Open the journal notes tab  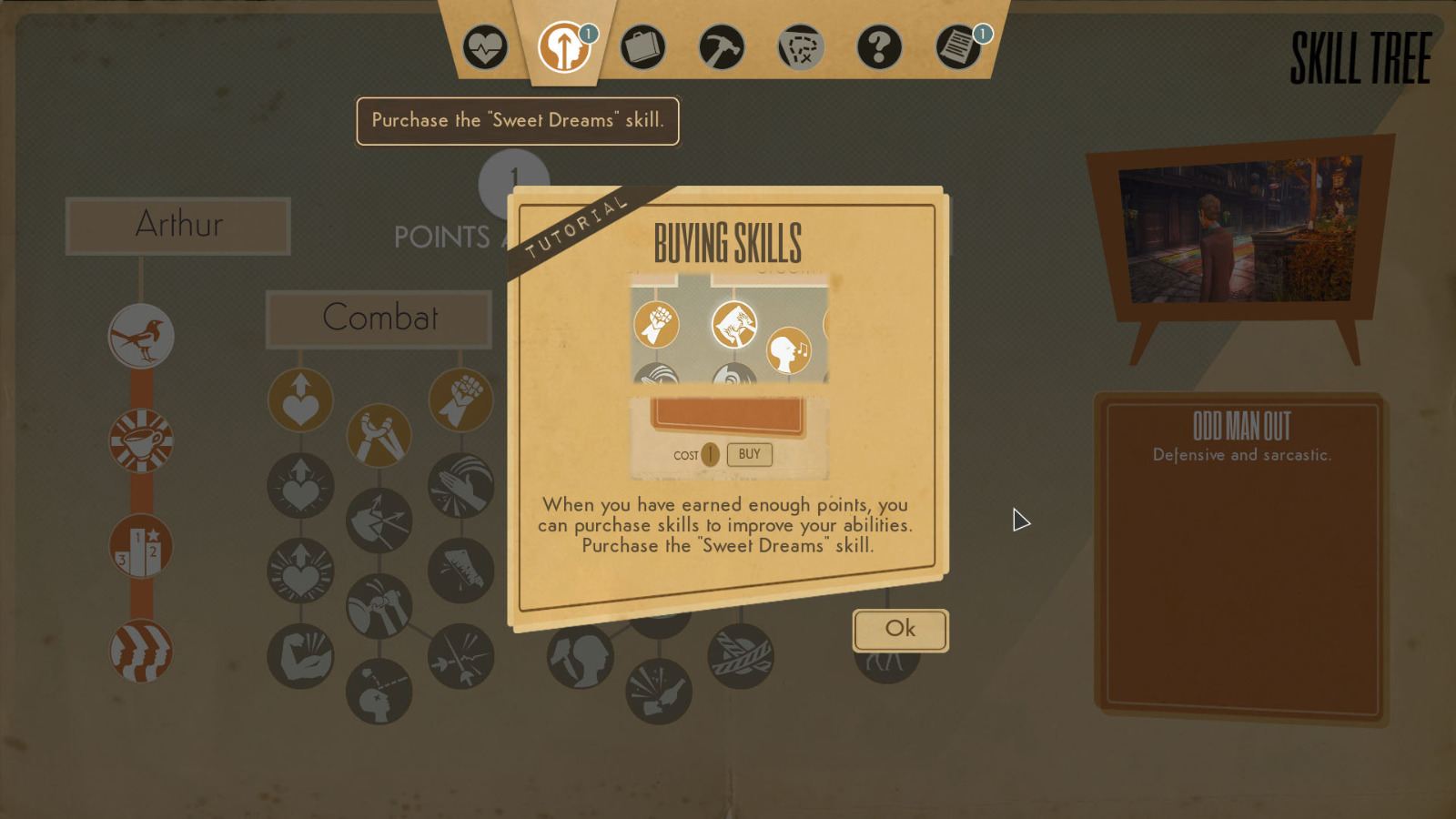coord(958,46)
